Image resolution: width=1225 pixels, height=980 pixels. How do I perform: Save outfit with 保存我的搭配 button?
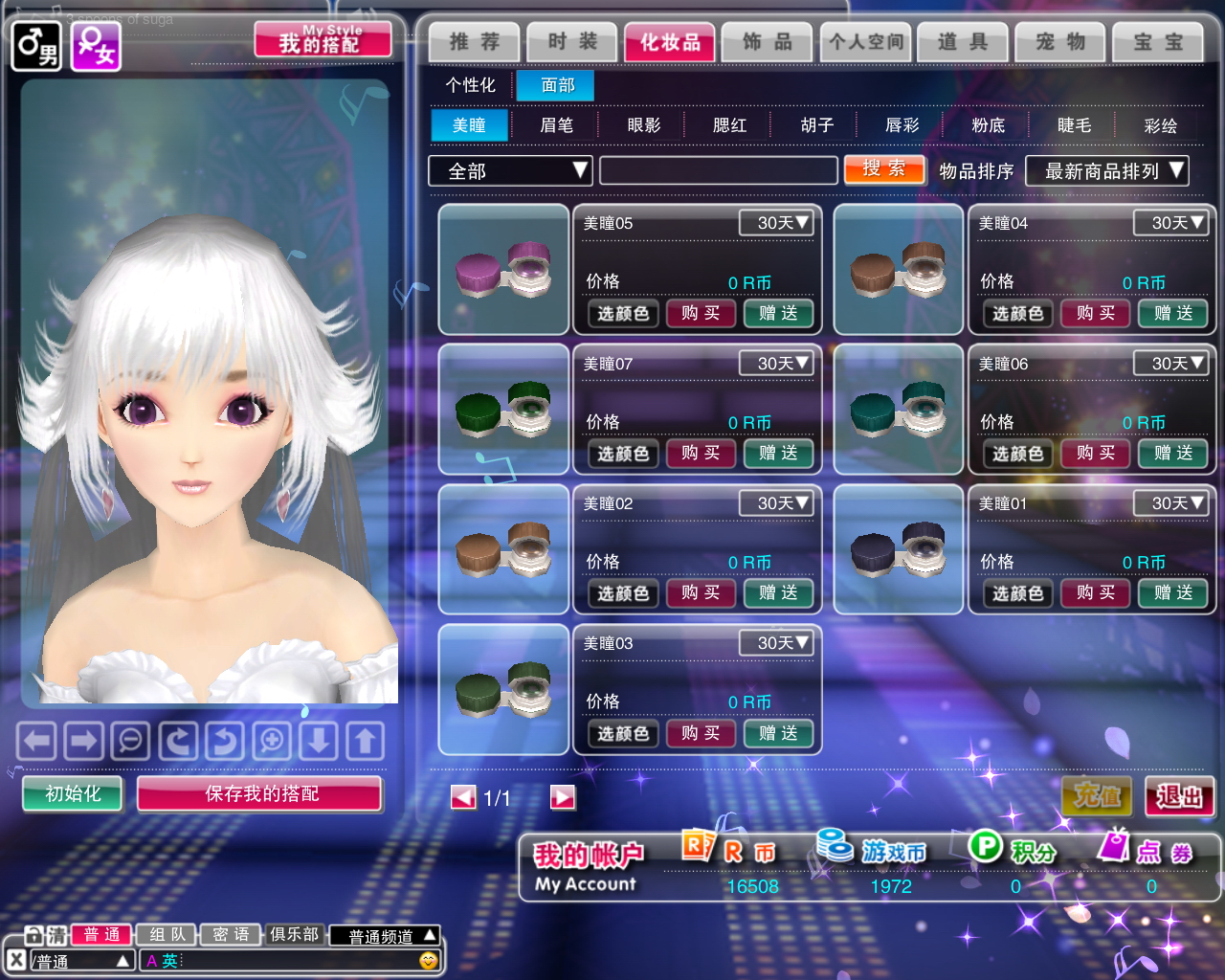(260, 793)
